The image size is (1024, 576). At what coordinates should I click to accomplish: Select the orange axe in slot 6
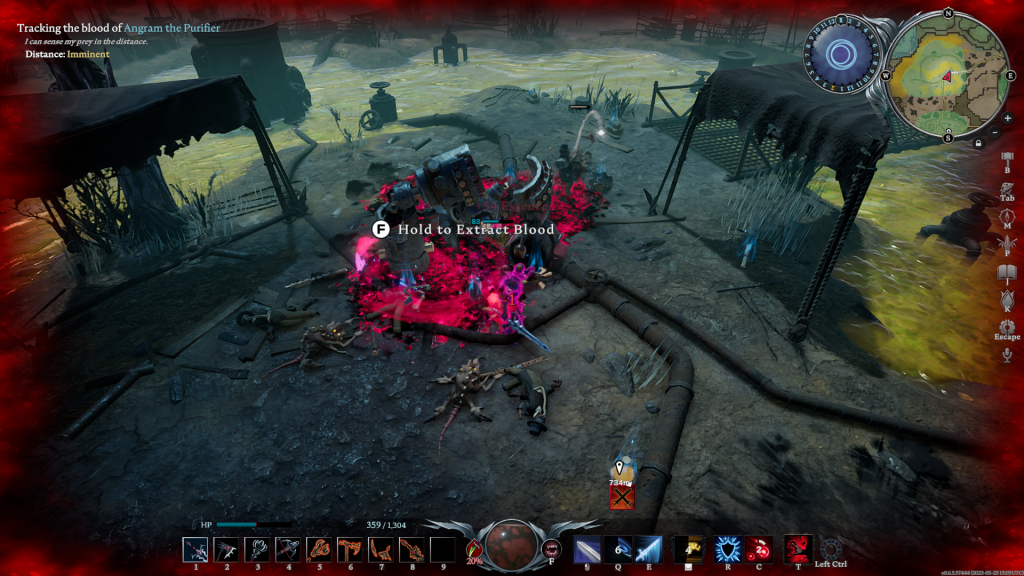point(350,549)
